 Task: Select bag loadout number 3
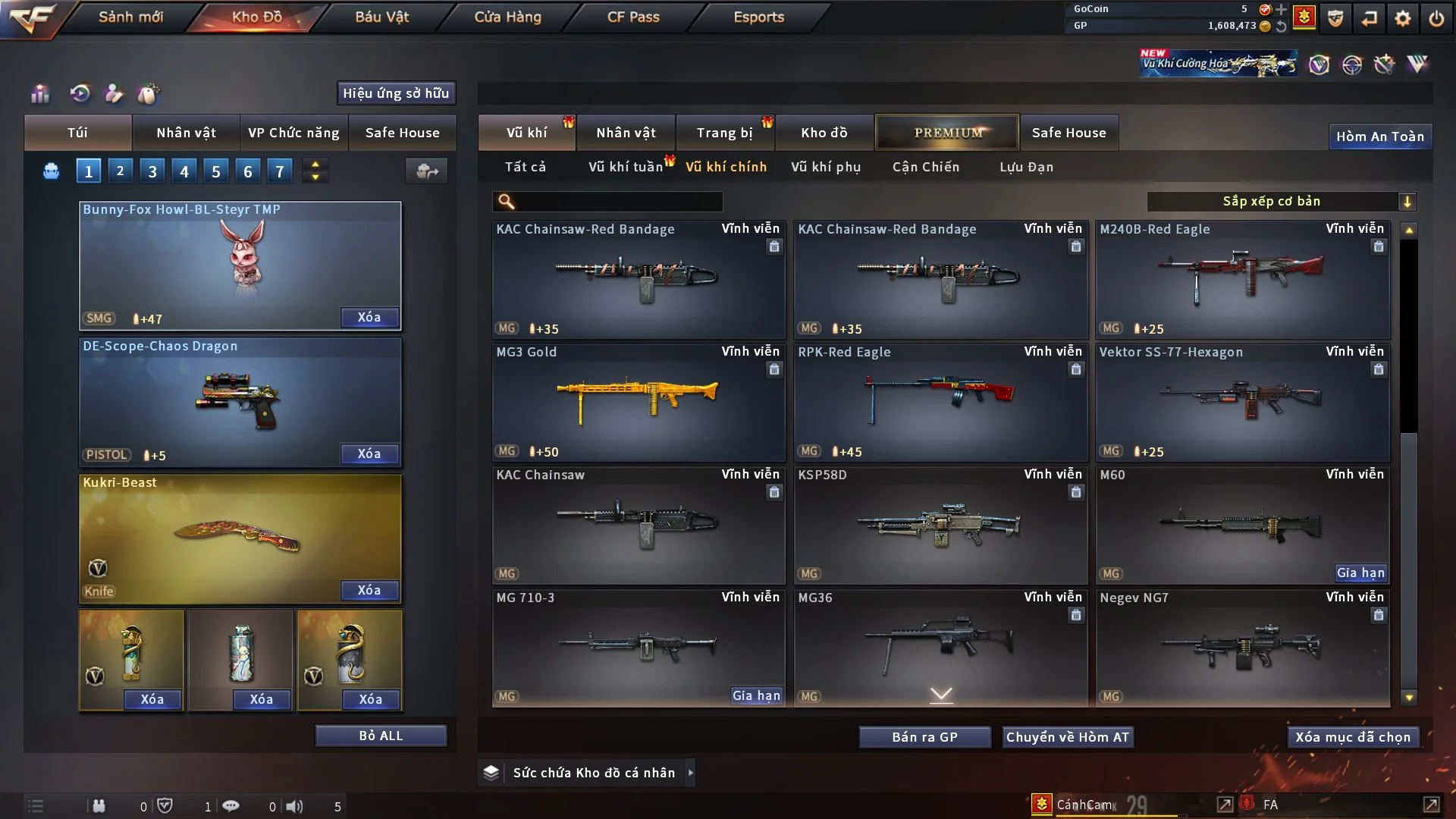pos(152,171)
